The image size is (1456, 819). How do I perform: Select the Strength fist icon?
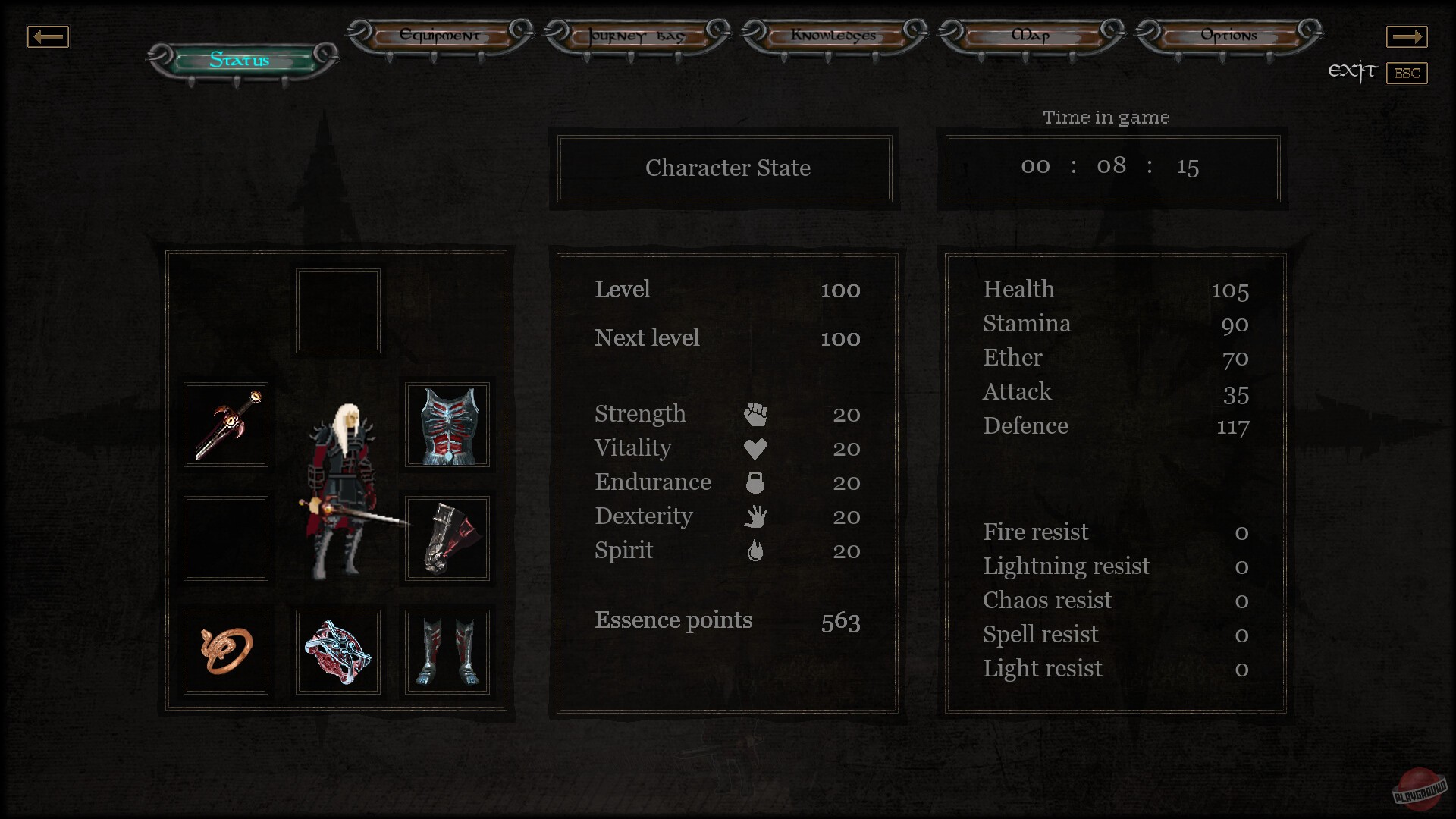click(756, 414)
